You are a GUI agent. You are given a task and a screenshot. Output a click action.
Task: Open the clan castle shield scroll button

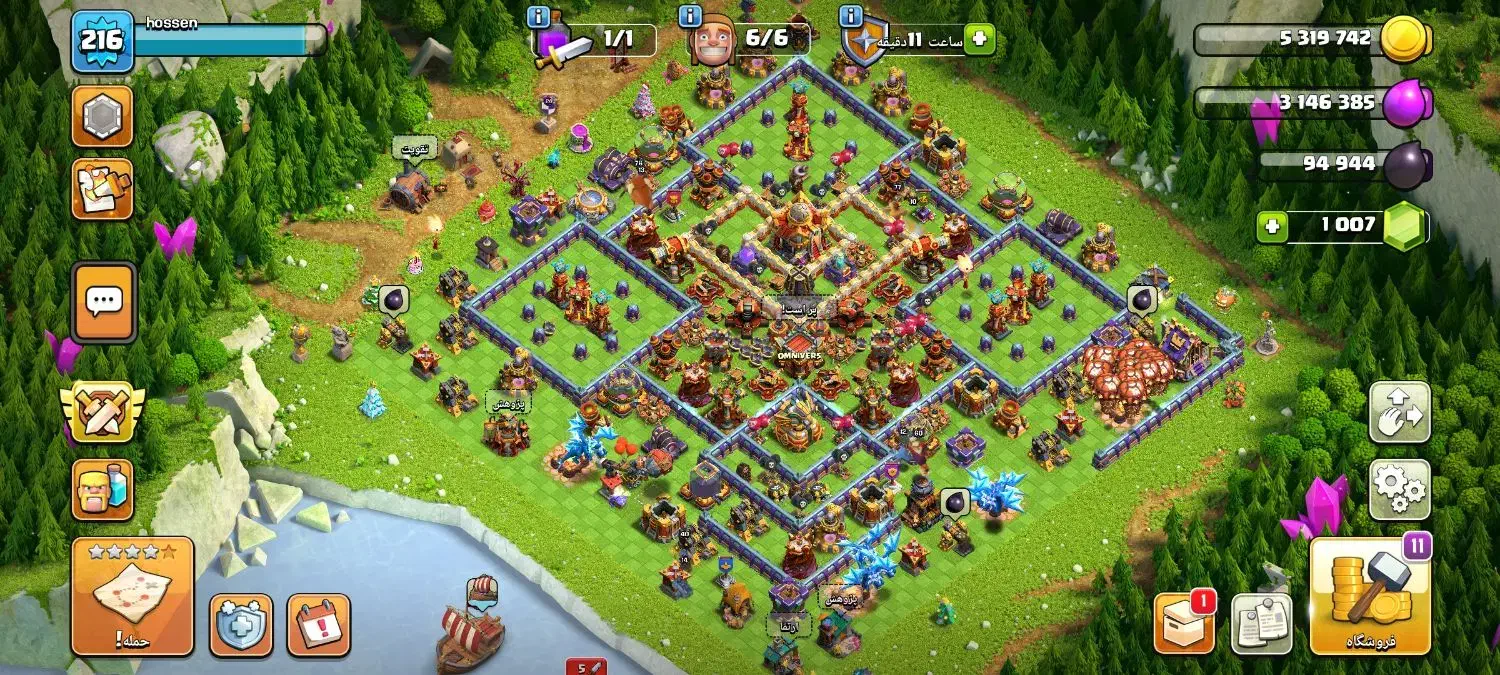(x=102, y=189)
